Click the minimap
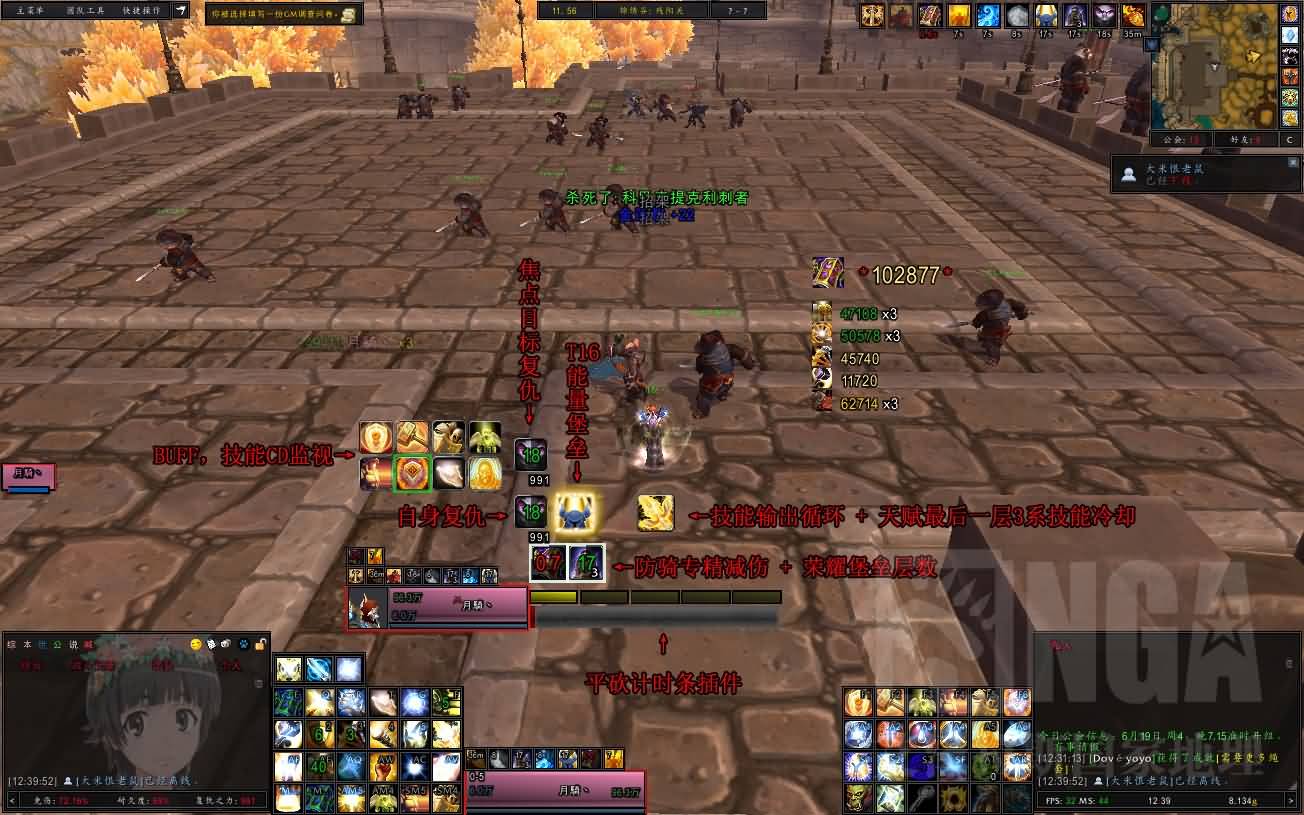 pyautogui.click(x=1214, y=64)
